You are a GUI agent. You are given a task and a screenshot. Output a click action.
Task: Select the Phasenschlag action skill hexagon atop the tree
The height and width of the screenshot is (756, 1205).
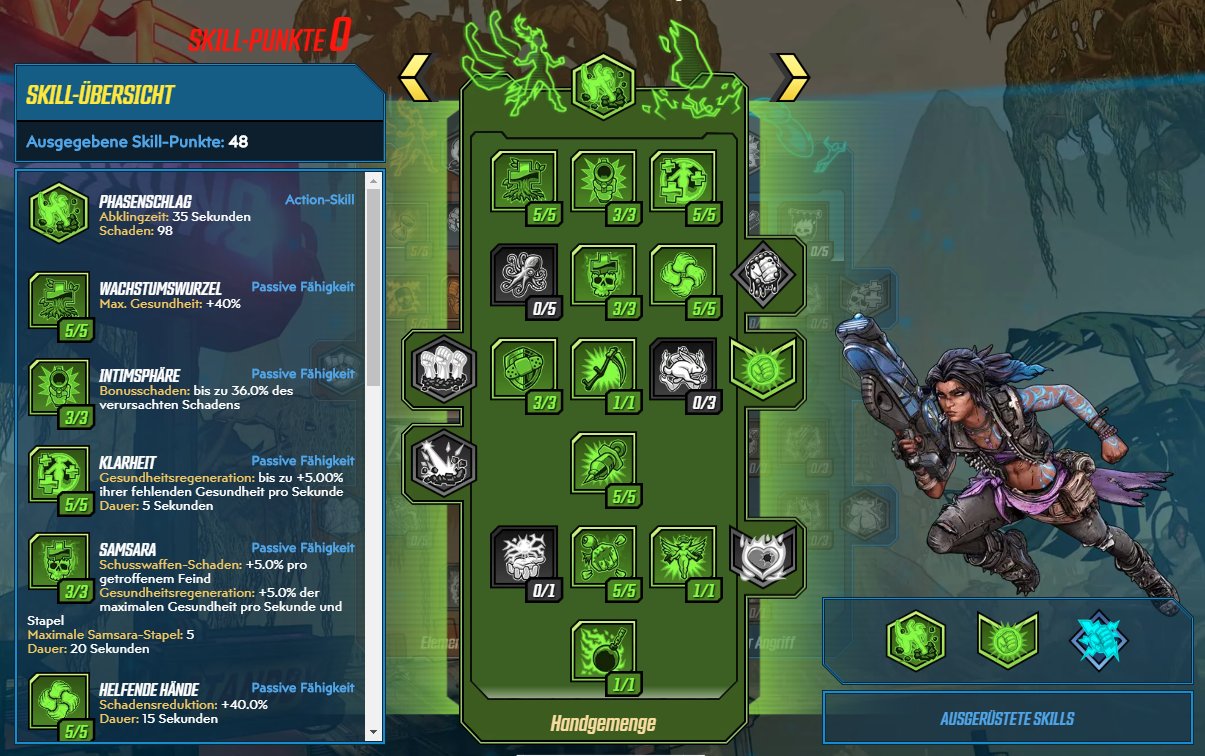(603, 83)
